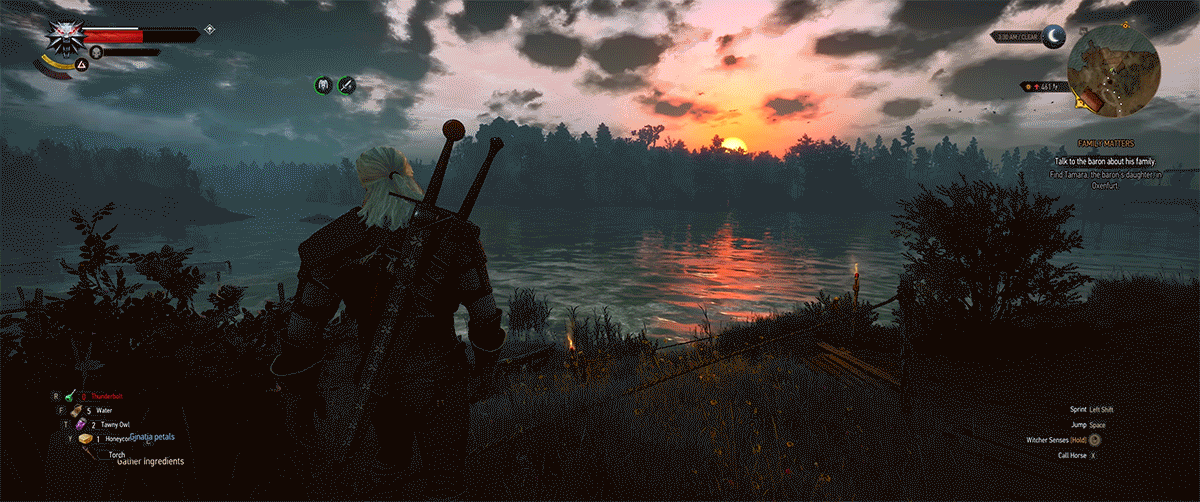Click the moon weather icon
This screenshot has height=502, width=1200.
click(1056, 37)
